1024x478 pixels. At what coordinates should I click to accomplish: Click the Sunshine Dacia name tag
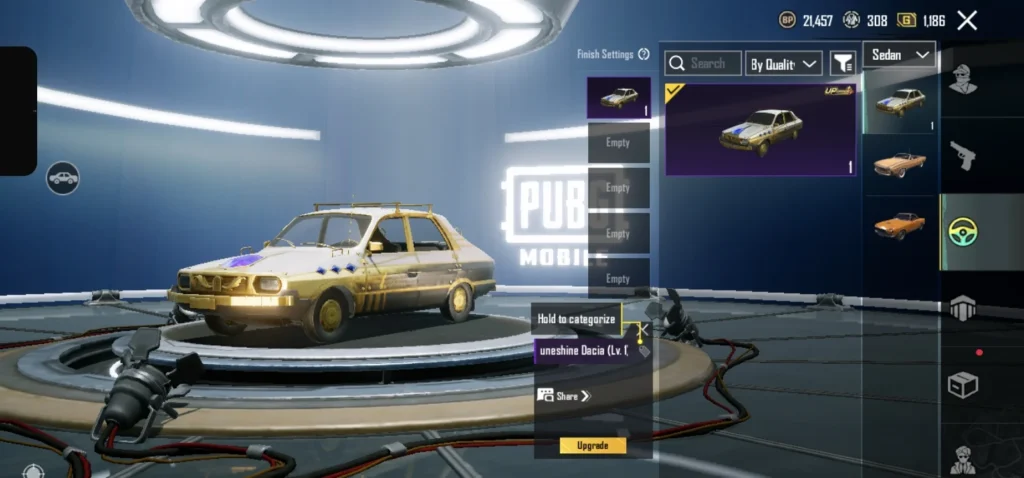585,351
